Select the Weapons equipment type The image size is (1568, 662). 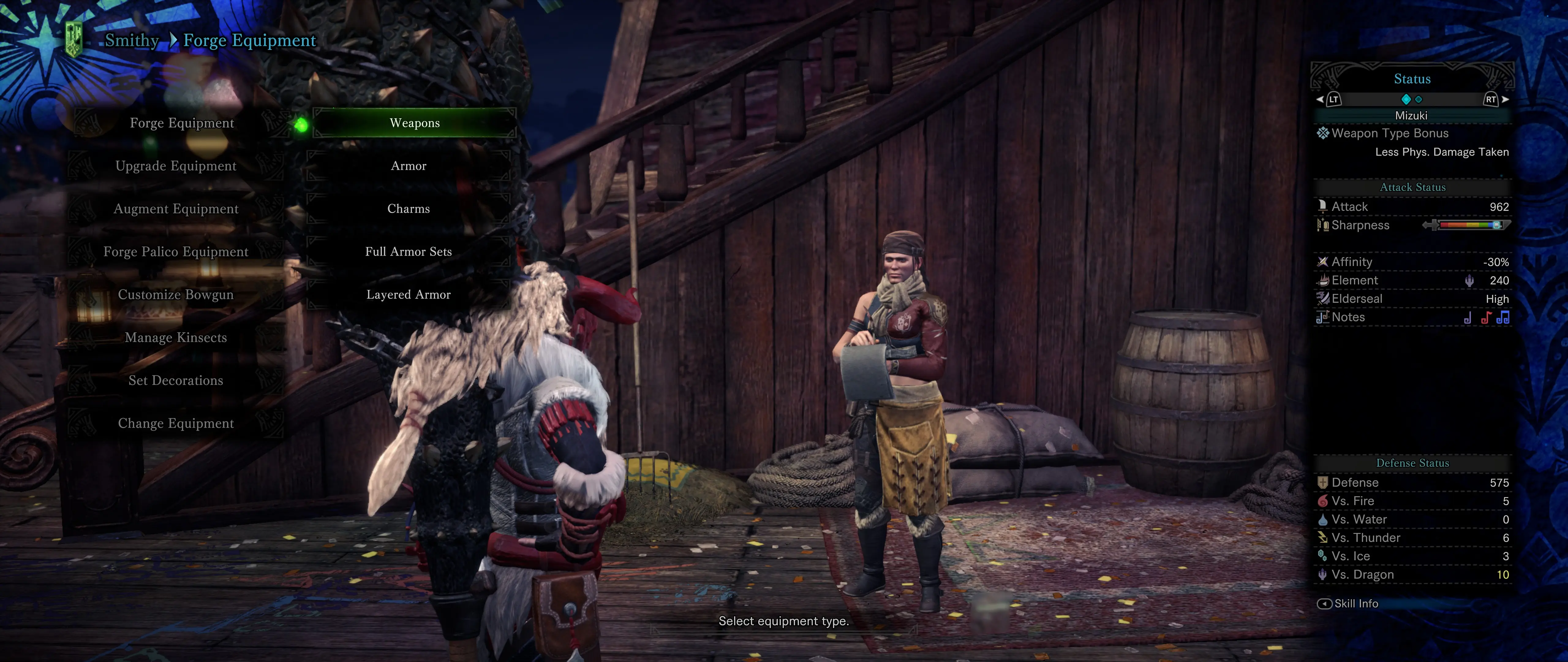coord(414,123)
